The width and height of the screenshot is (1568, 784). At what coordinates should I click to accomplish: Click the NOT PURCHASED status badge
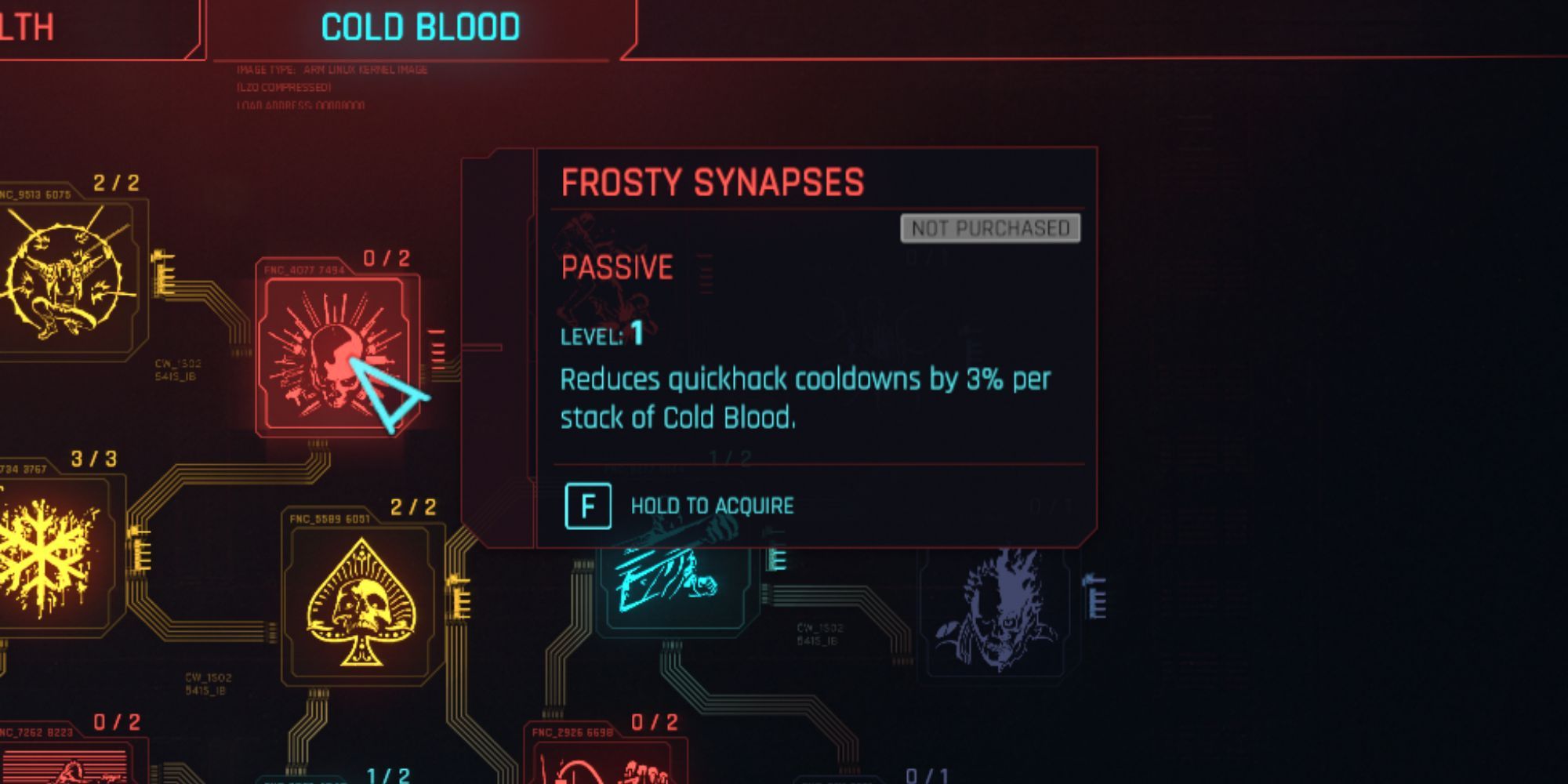[990, 227]
